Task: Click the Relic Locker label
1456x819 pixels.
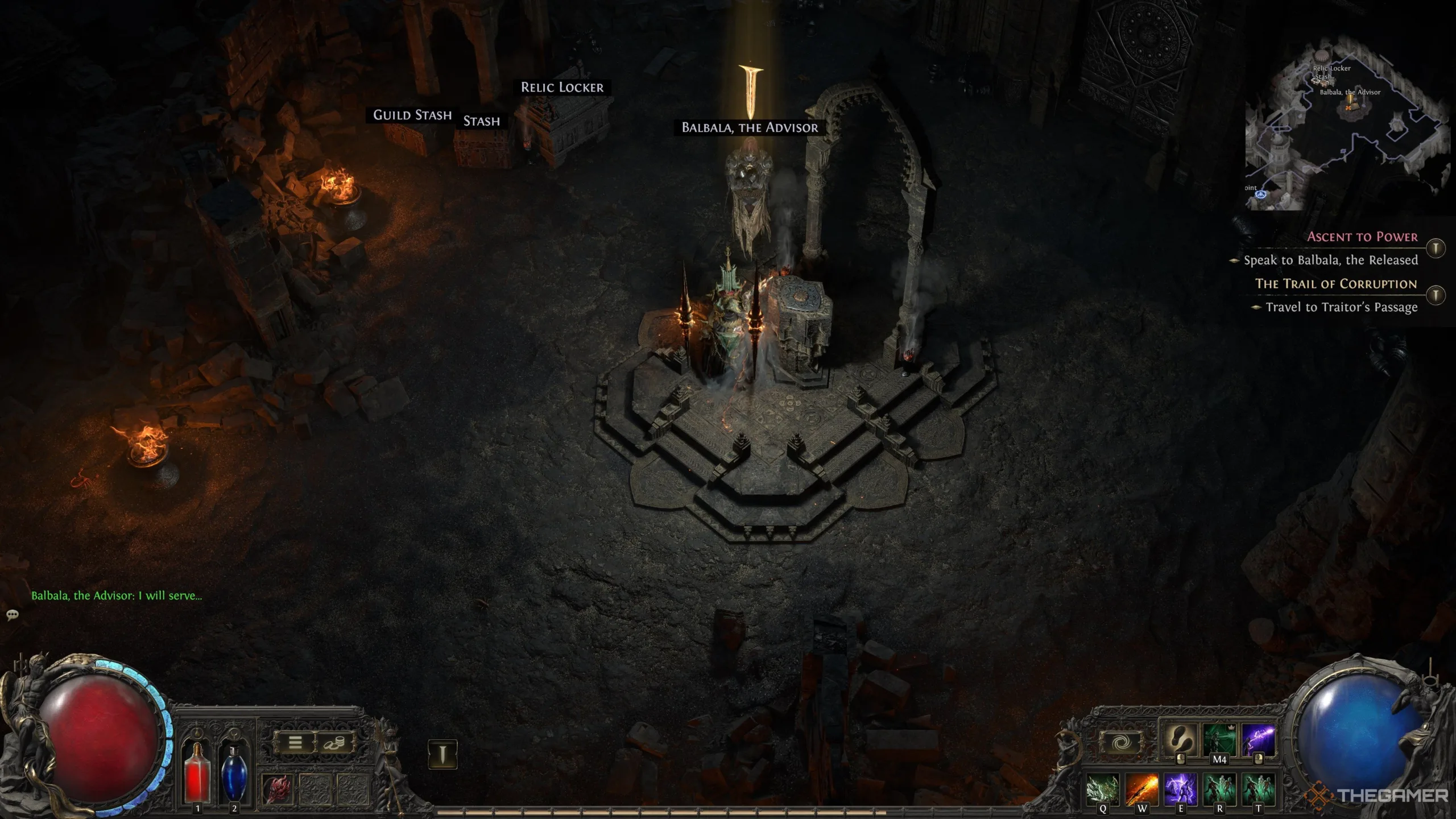Action: tap(562, 88)
